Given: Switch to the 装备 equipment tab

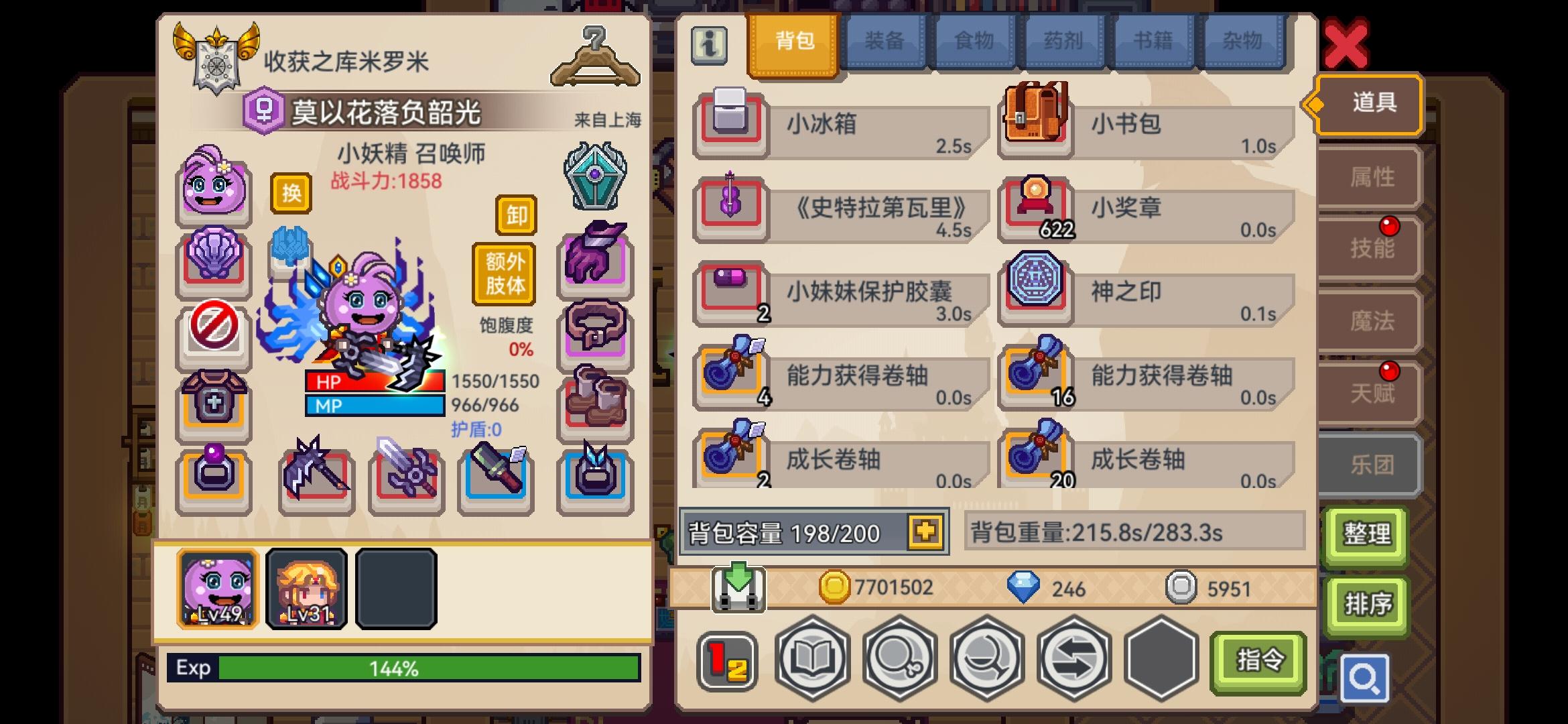Looking at the screenshot, I should pos(885,40).
